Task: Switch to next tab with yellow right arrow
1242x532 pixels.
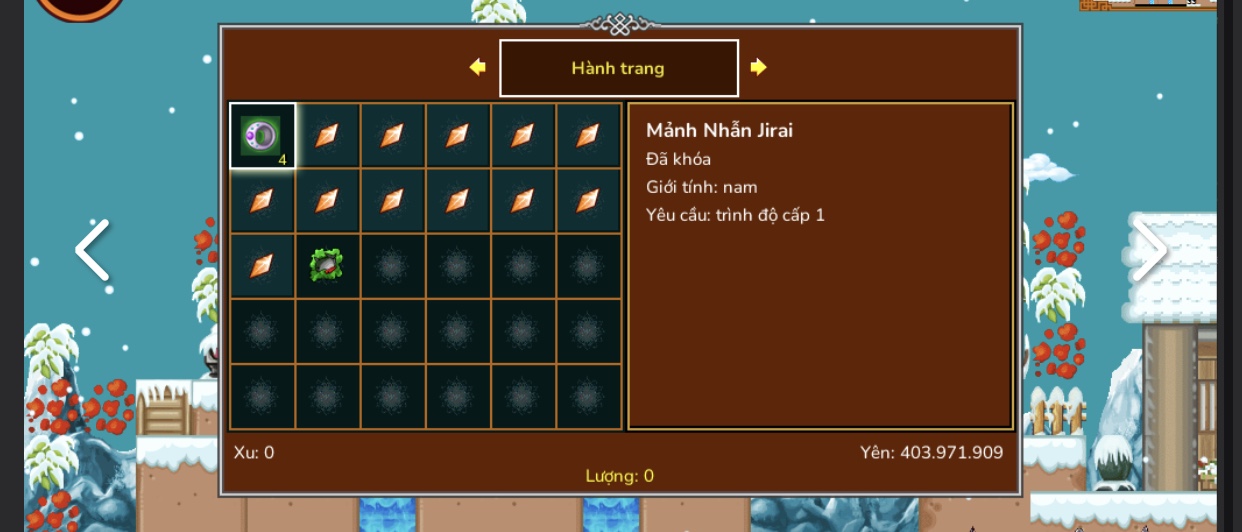Action: tap(758, 67)
